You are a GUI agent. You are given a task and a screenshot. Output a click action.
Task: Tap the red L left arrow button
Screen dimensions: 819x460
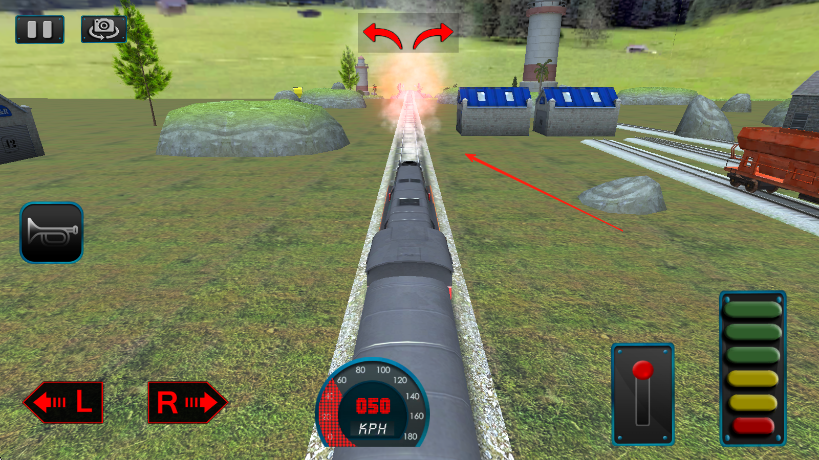tap(64, 403)
